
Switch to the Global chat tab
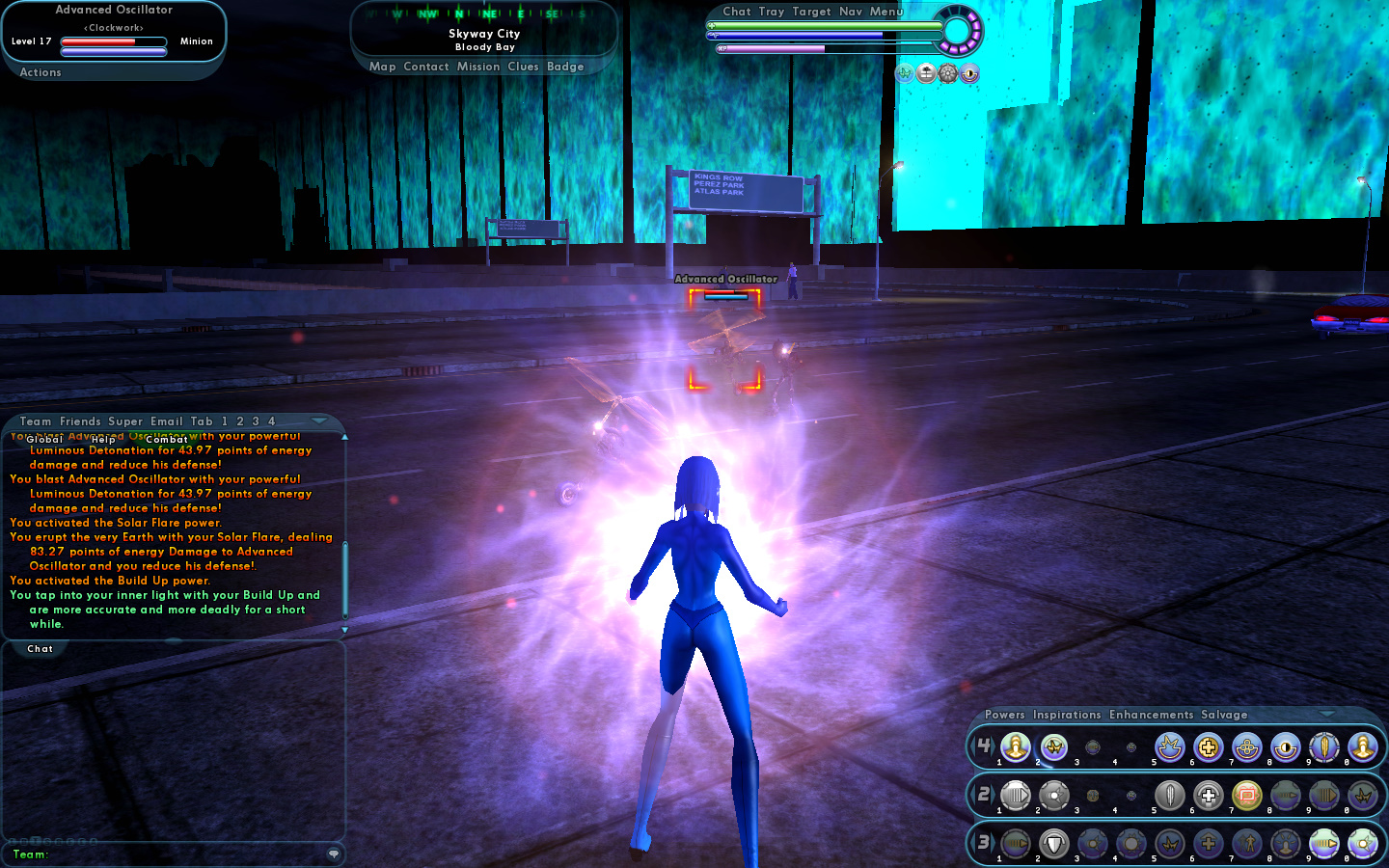(44, 440)
